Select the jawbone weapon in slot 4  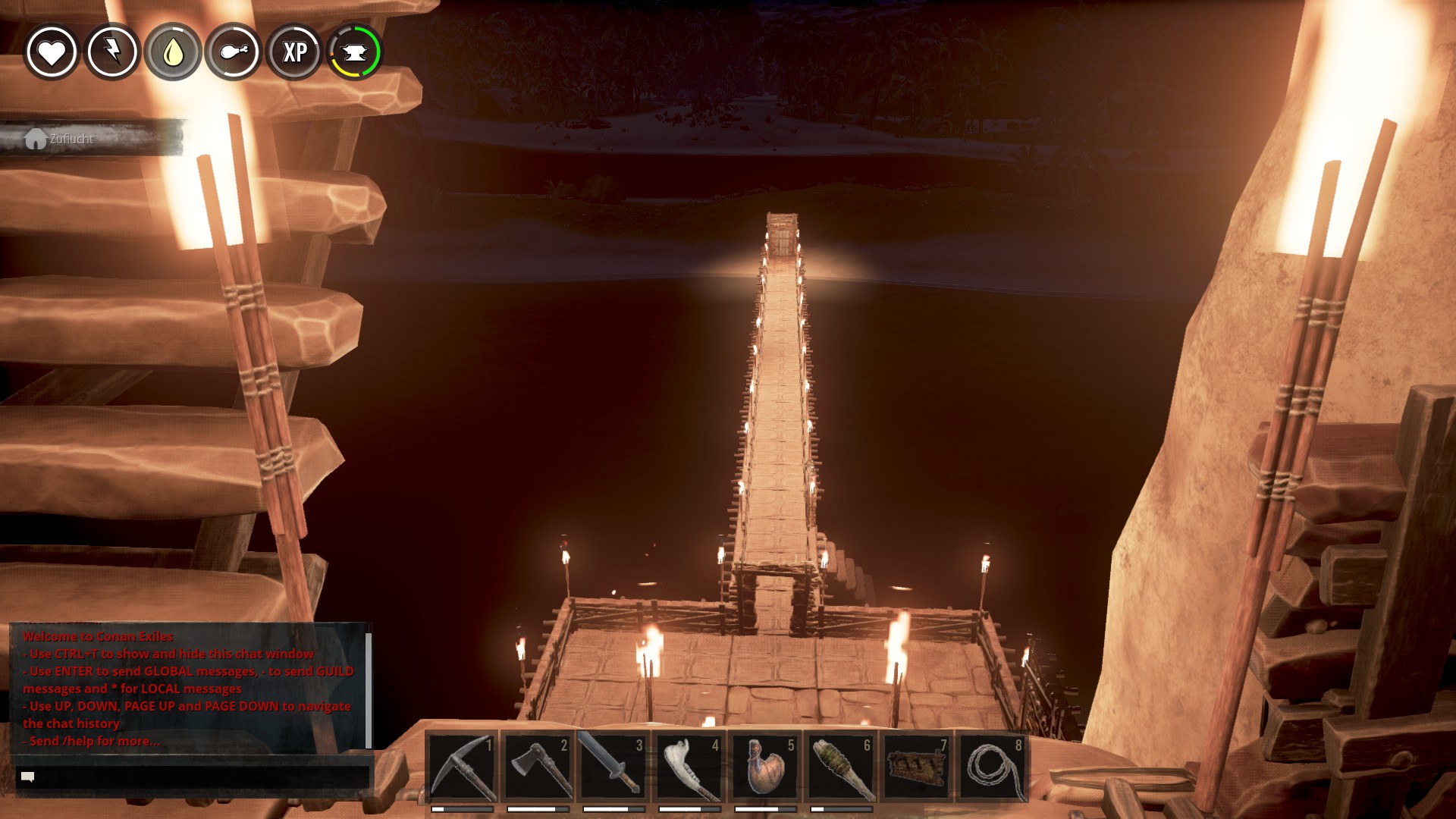click(x=689, y=766)
